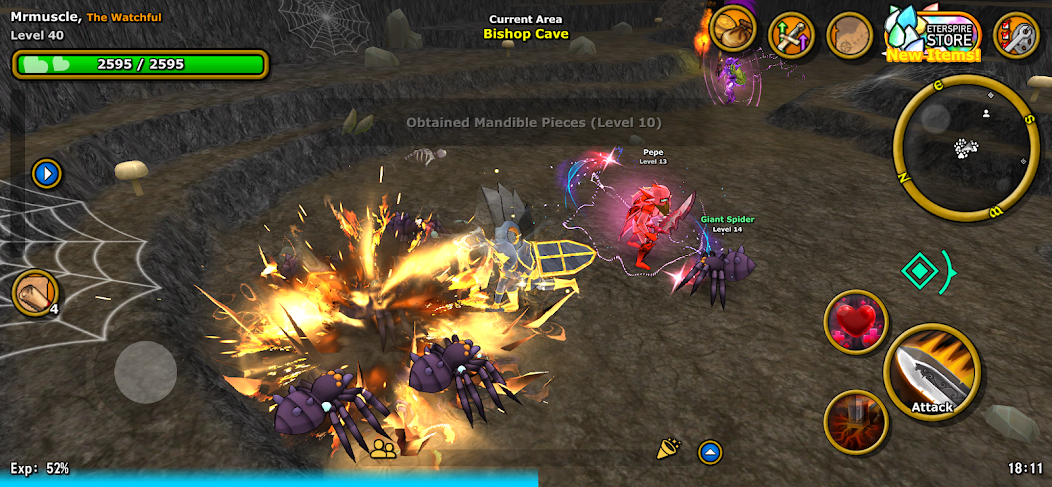1052x487 pixels.
Task: Open the yellow megaphone chat icon
Action: coord(668,450)
